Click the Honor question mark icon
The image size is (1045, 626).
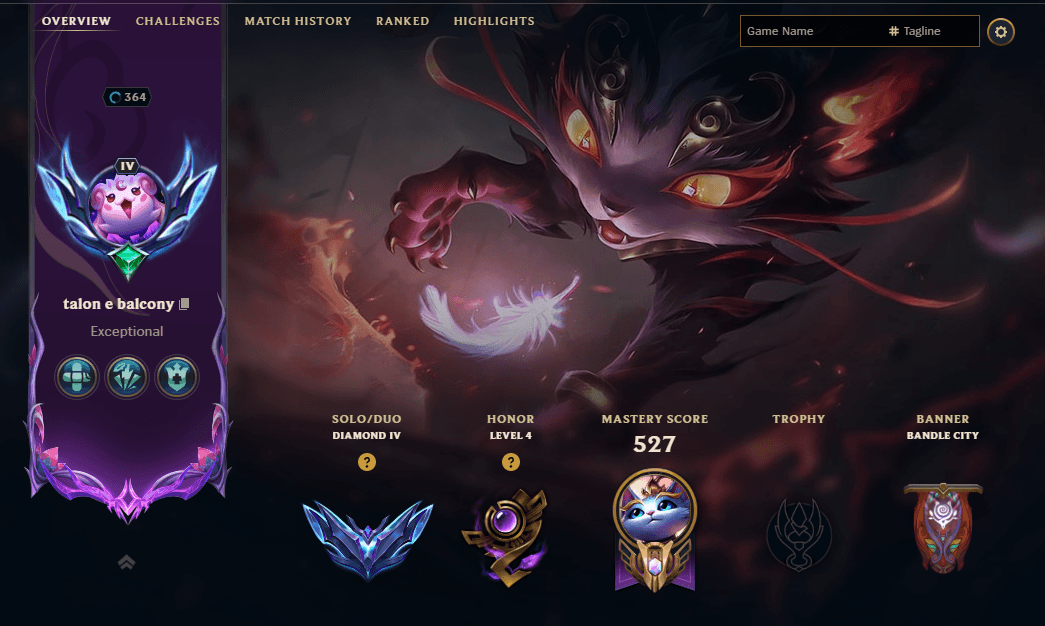(x=511, y=462)
